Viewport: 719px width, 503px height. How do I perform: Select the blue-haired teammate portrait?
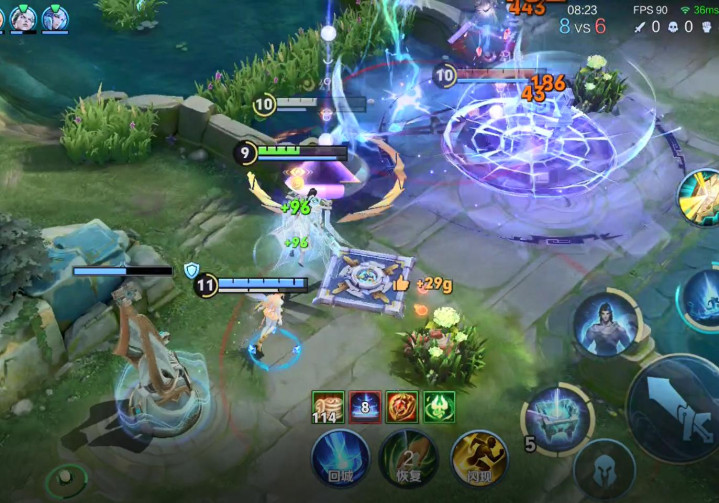[x=54, y=17]
